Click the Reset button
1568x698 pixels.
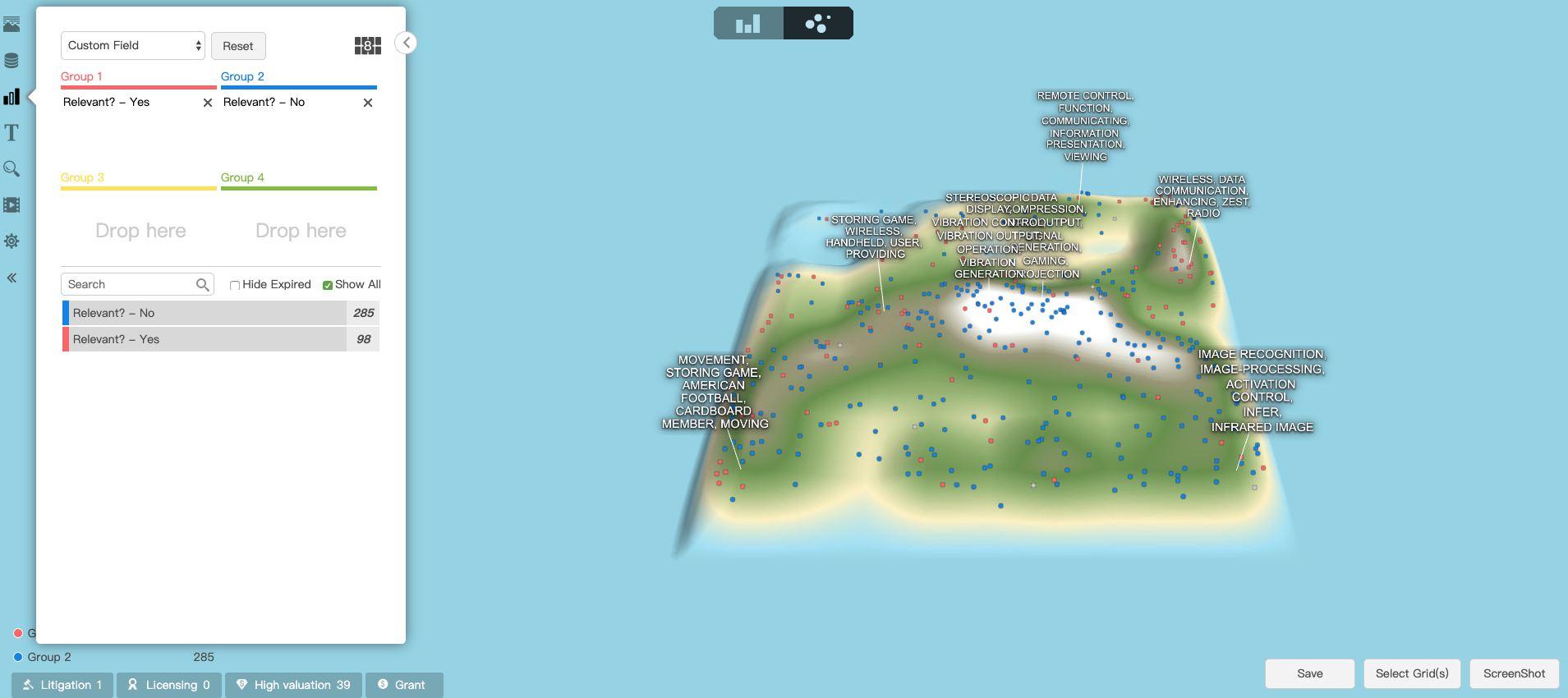[238, 46]
